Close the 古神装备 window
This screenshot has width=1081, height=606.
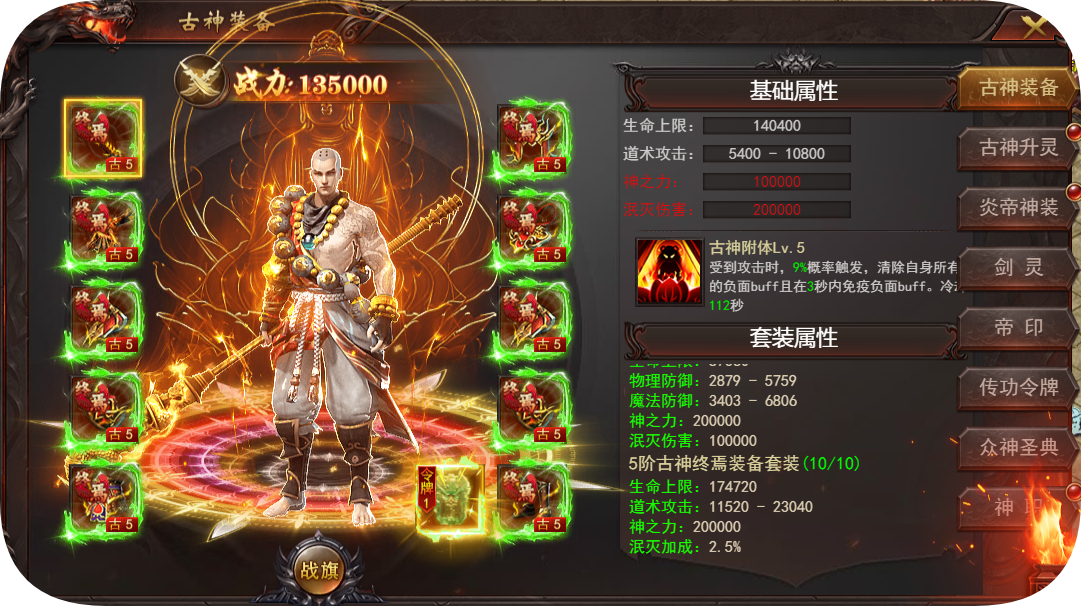click(1035, 27)
